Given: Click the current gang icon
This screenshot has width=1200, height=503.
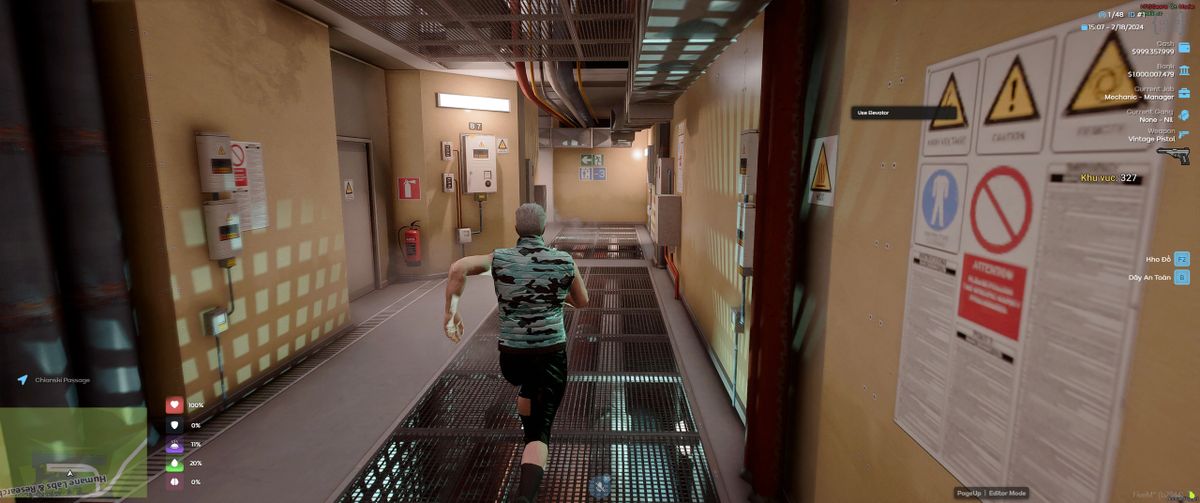Looking at the screenshot, I should coord(1184,115).
